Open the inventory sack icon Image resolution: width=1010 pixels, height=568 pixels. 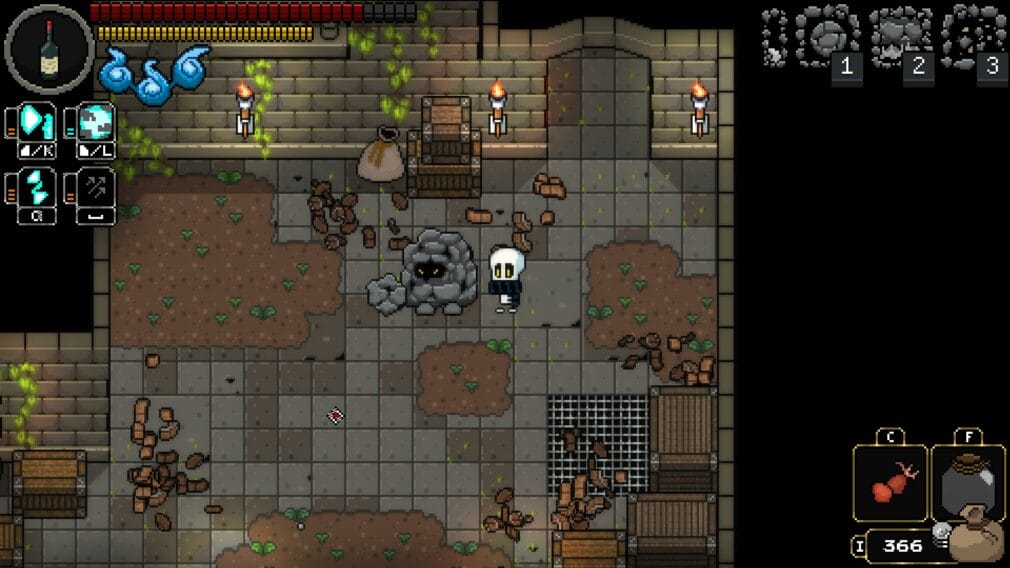pos(975,537)
